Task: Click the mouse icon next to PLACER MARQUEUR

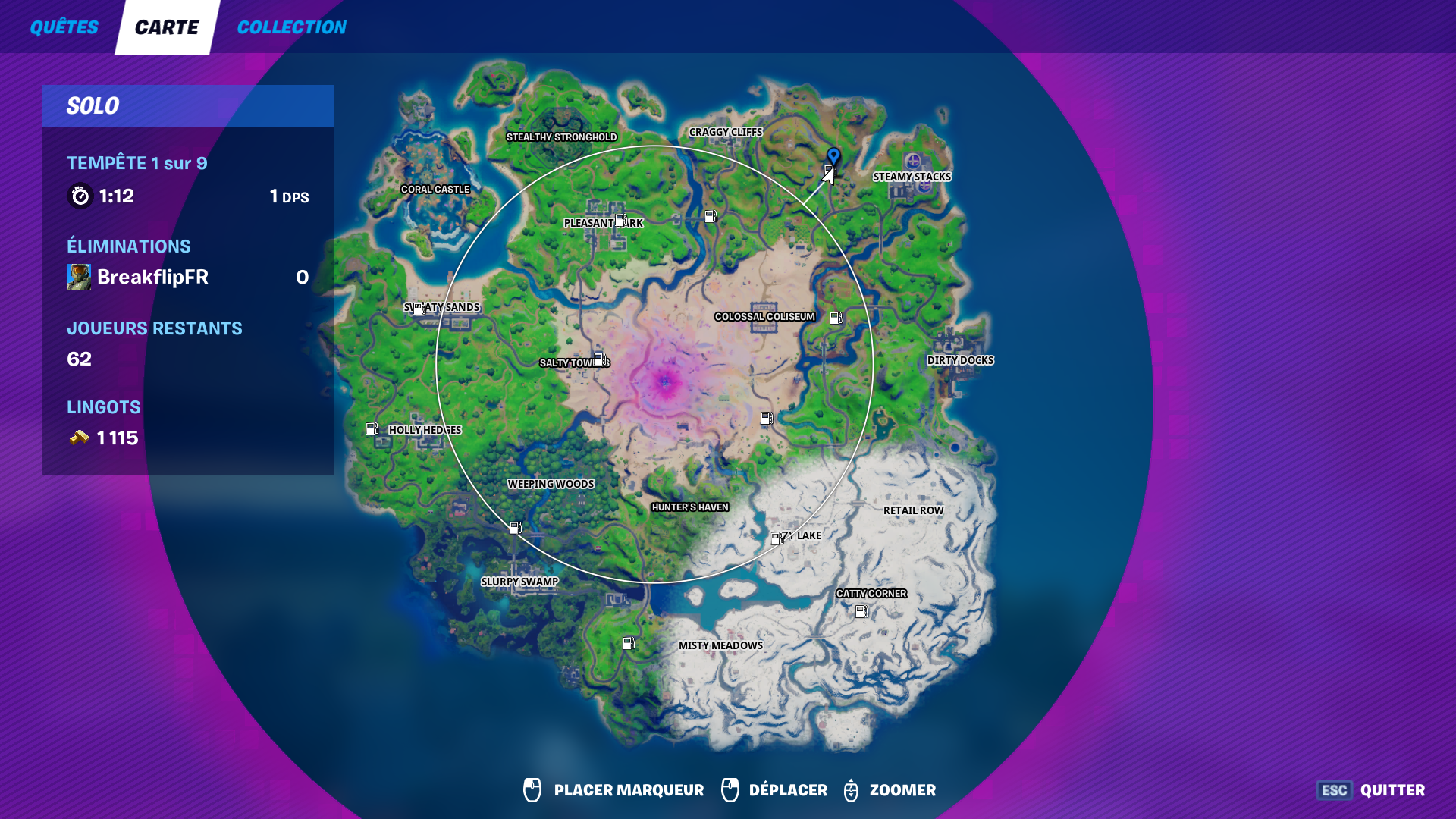Action: point(532,790)
